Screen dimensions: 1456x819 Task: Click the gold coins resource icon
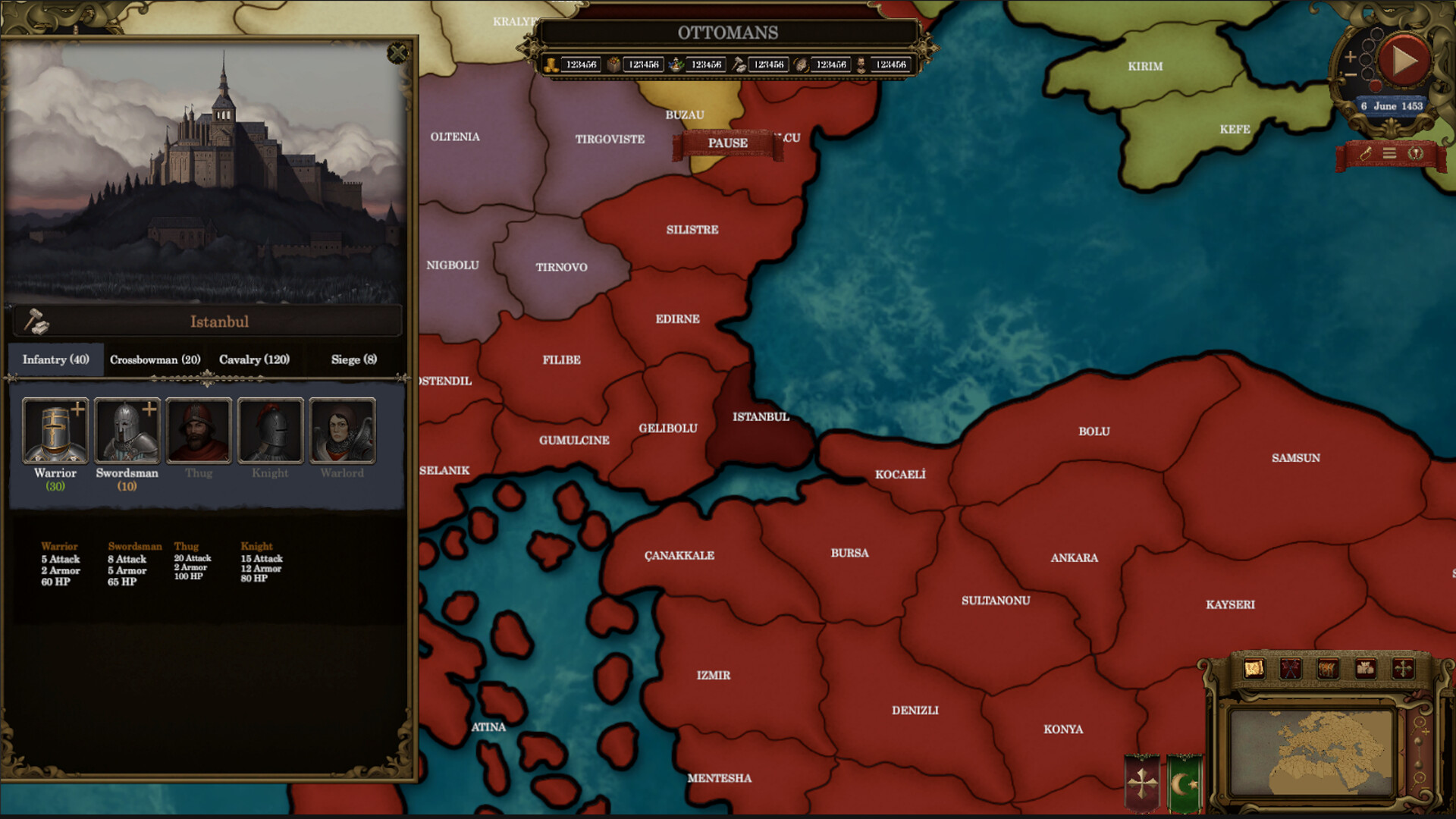pos(551,64)
